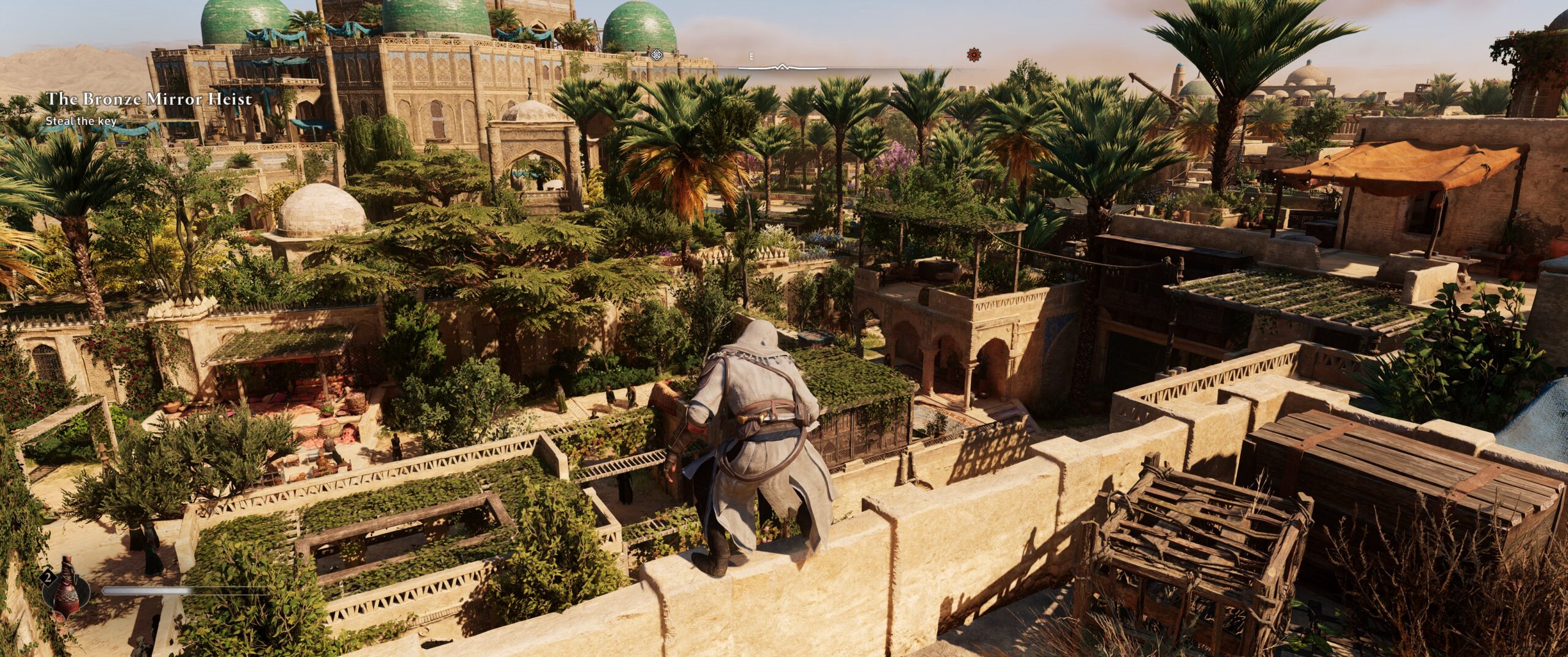Click the red flower marker on the compass
Viewport: 1568px width, 657px height.
pyautogui.click(x=973, y=55)
